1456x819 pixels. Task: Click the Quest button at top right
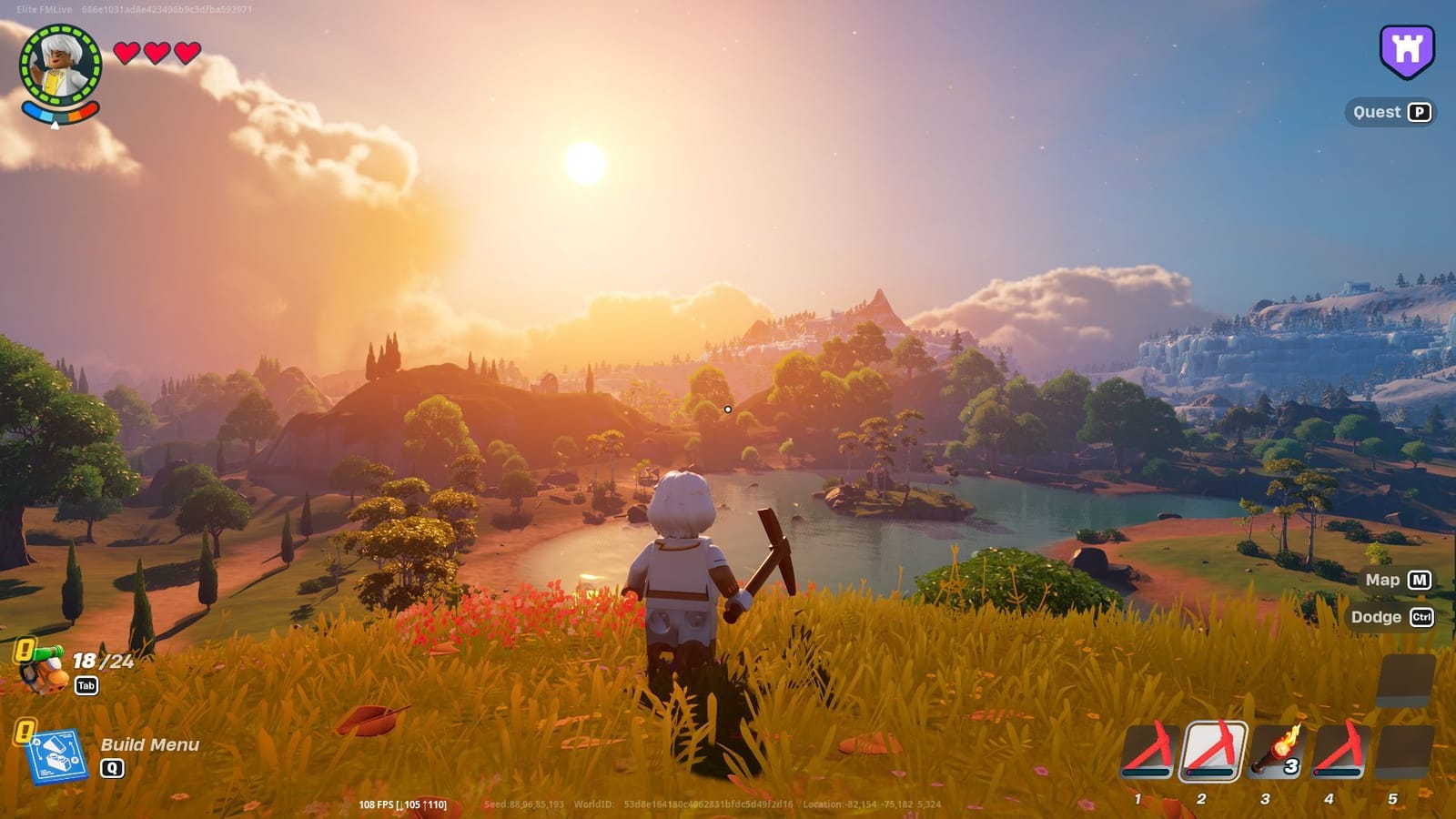tap(1377, 112)
